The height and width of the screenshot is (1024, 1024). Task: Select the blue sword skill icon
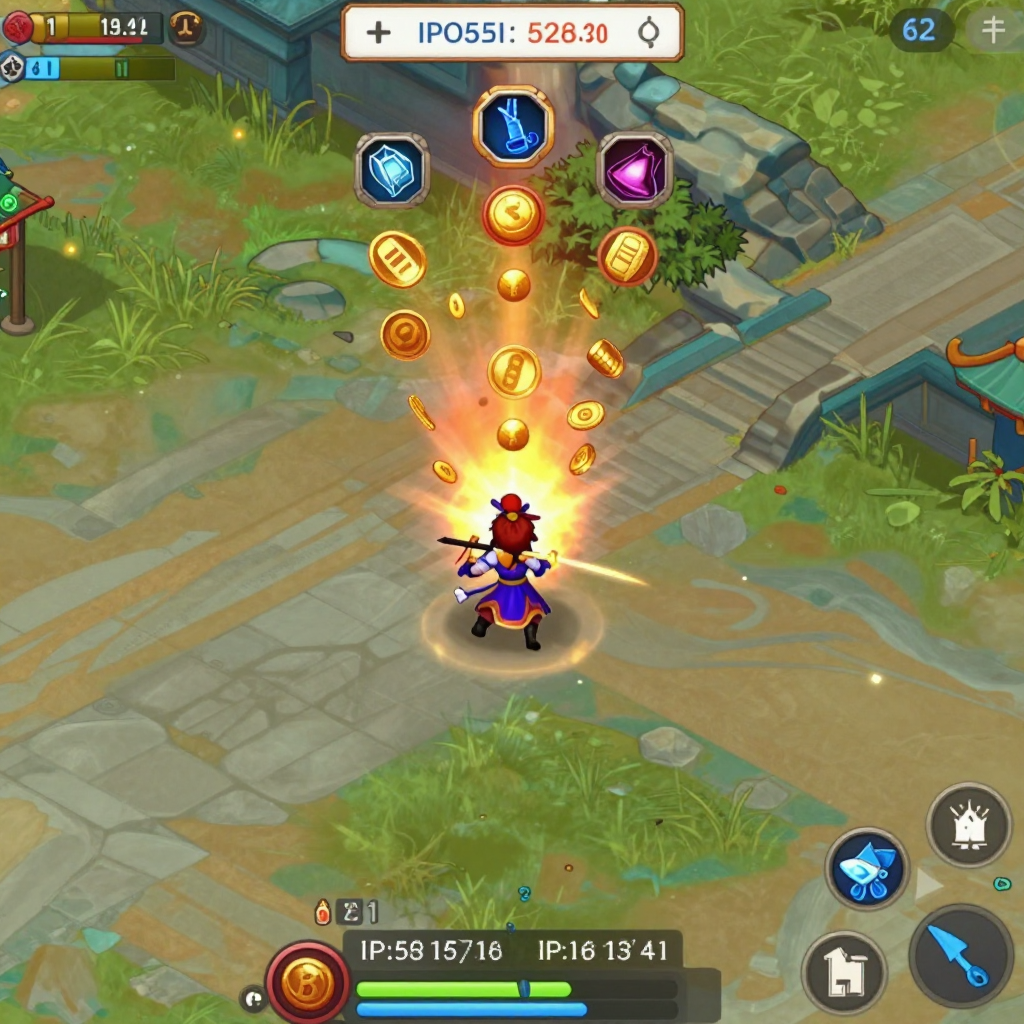click(x=513, y=126)
